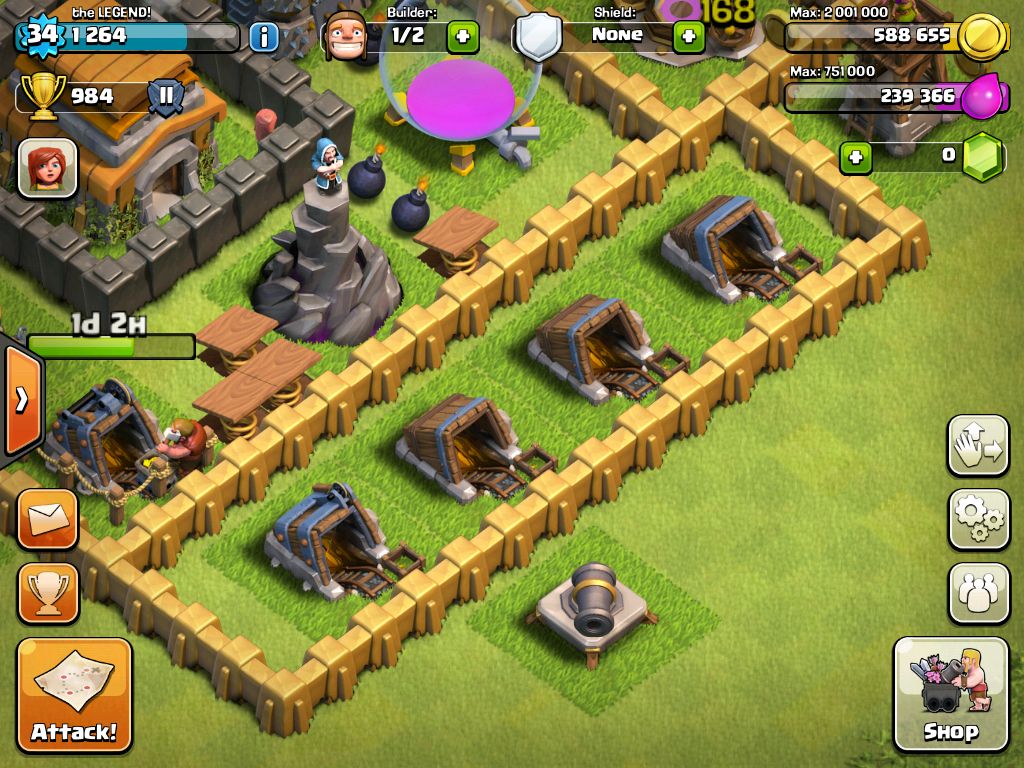Expand the orange side arrow tab
The width and height of the screenshot is (1024, 768).
[21, 400]
